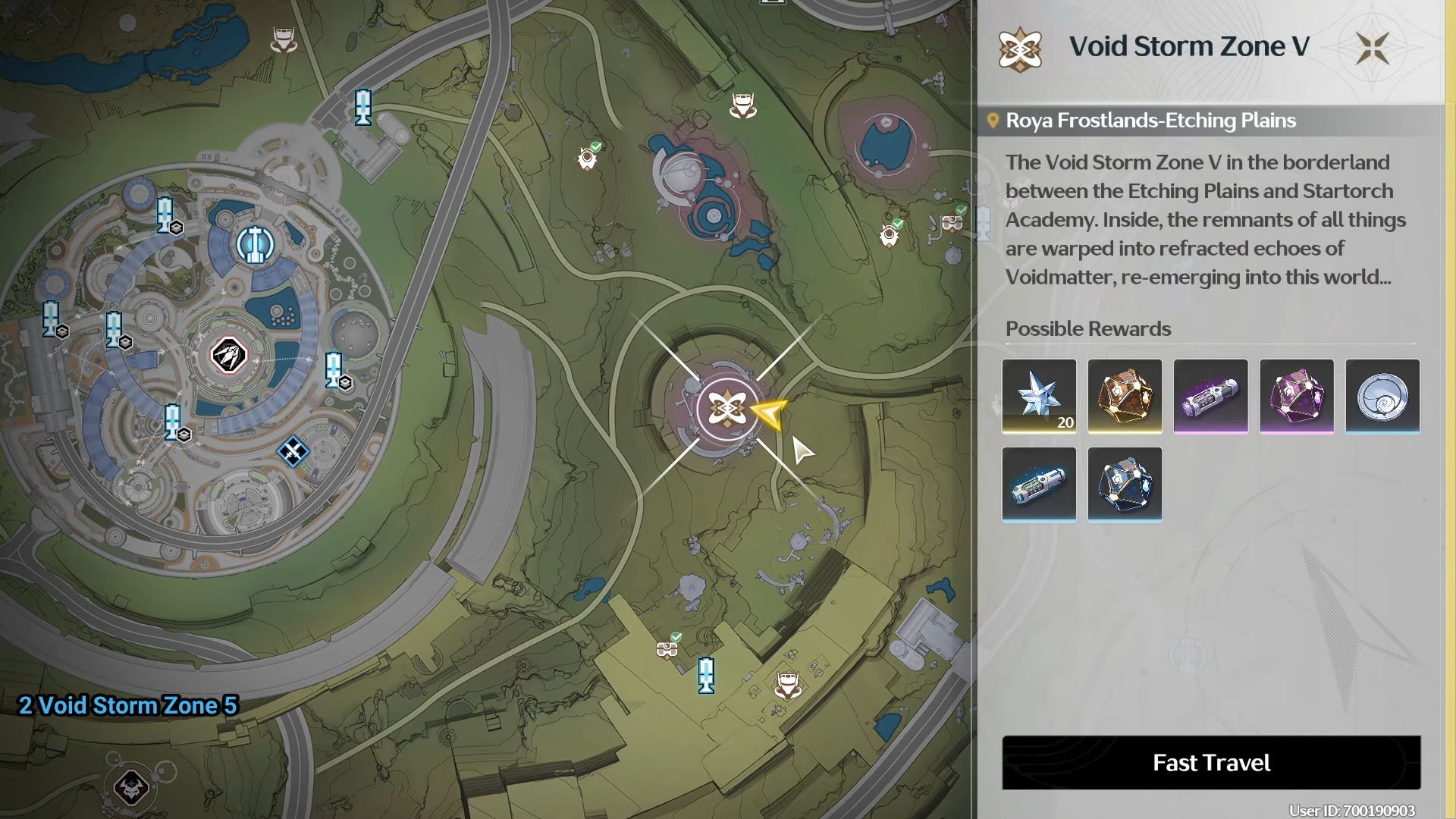Inspect the blue polyhedron reward
1456x819 pixels.
(1125, 484)
